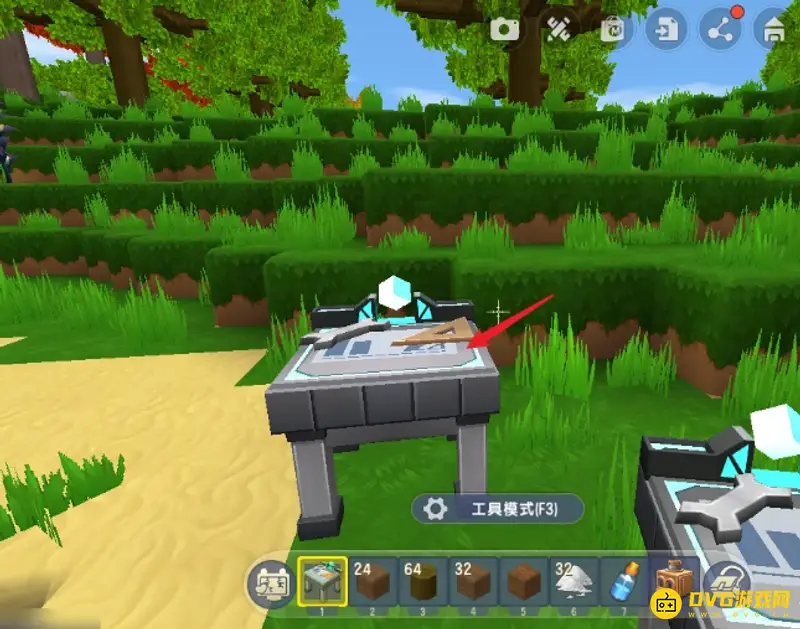Image resolution: width=800 pixels, height=629 pixels.
Task: Click the document with arrow icon
Action: 664,29
